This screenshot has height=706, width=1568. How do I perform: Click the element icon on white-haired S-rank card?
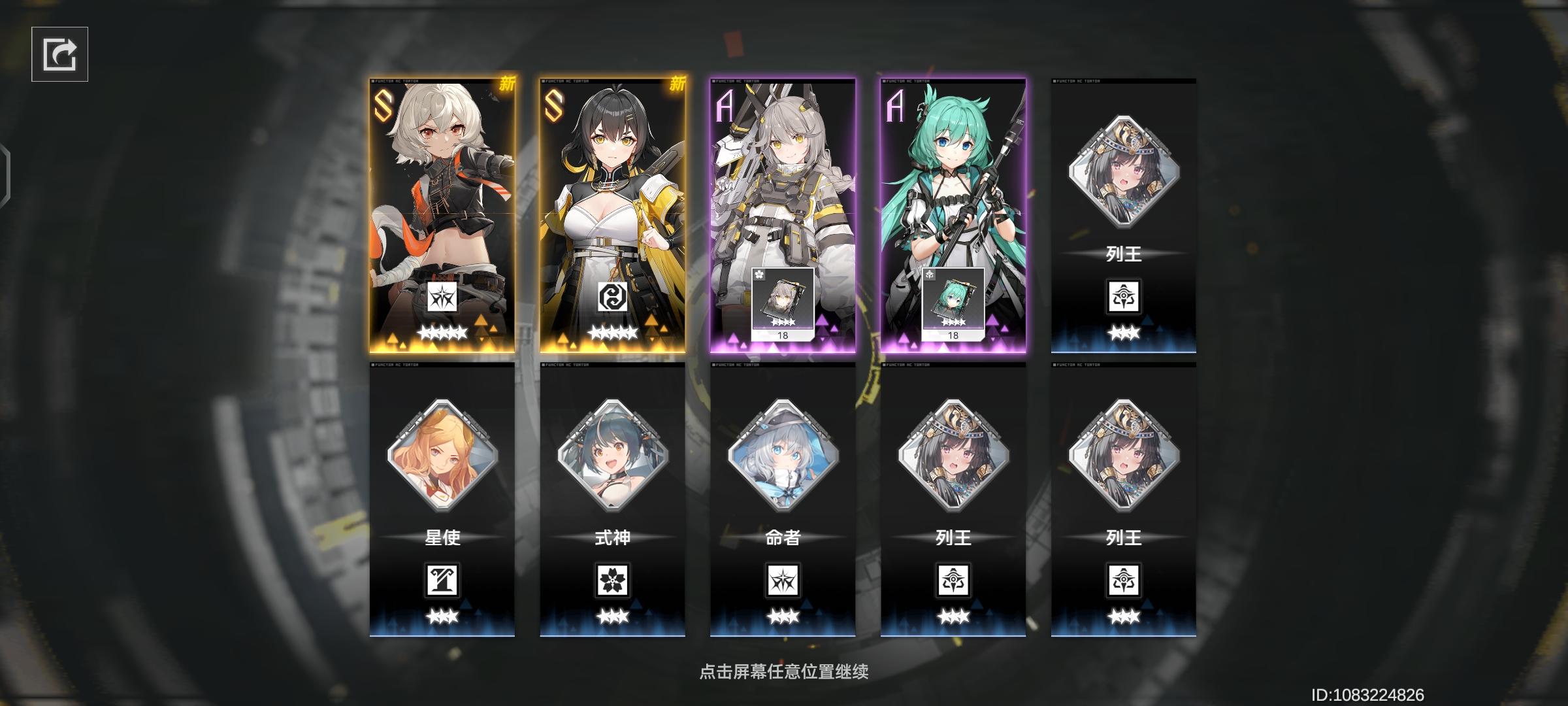click(441, 297)
